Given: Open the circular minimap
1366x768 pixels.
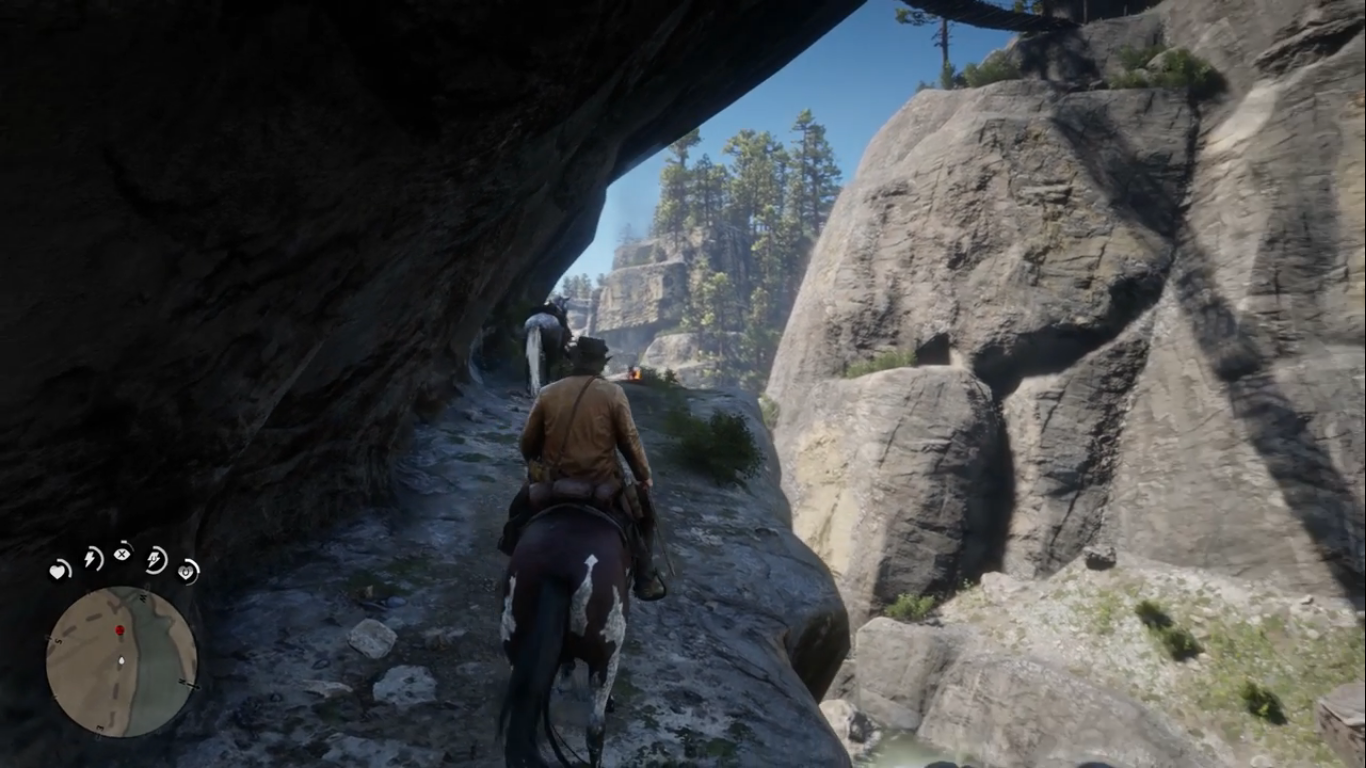Looking at the screenshot, I should 121,661.
